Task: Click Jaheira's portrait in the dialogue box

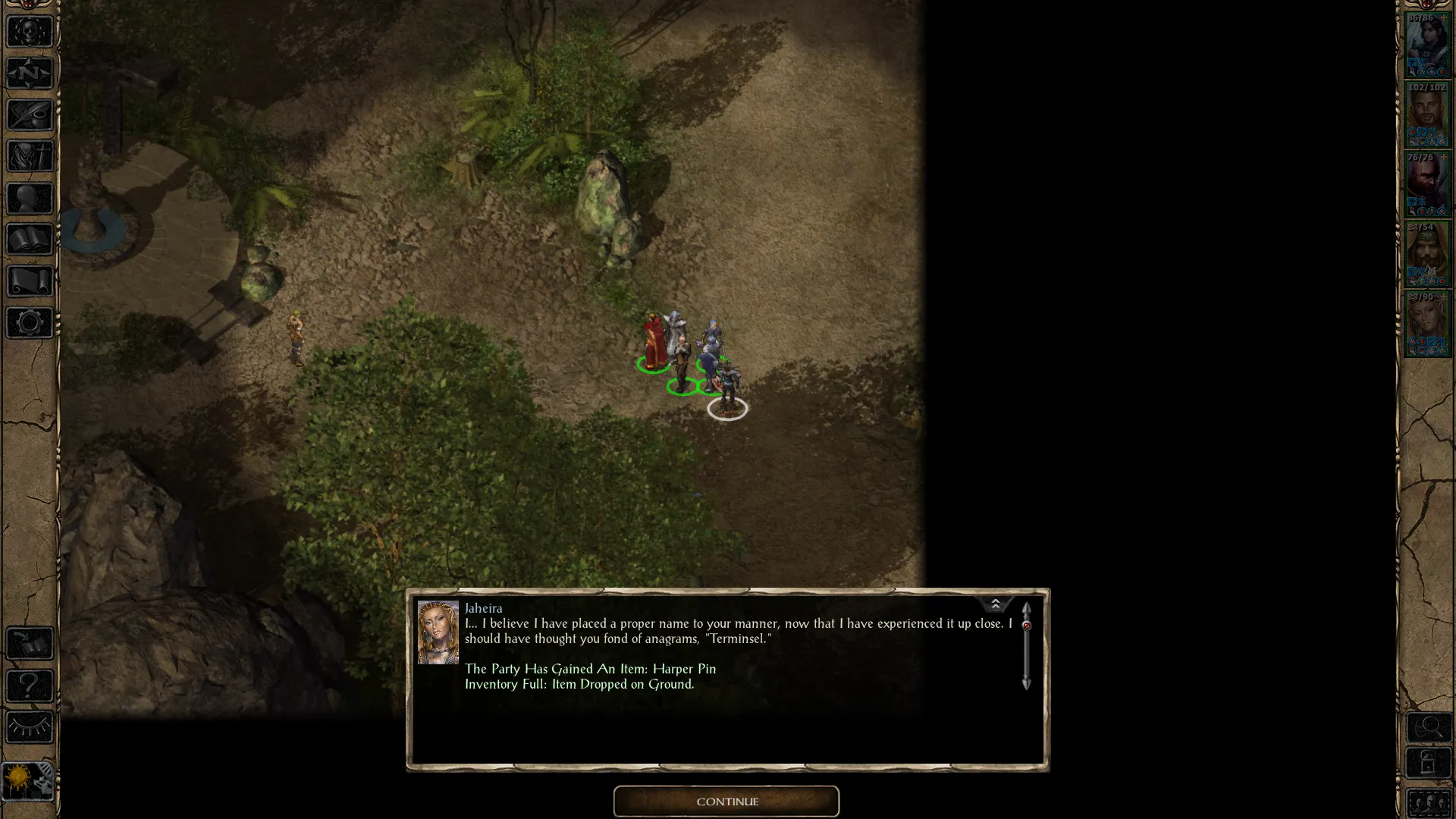Action: pos(438,632)
